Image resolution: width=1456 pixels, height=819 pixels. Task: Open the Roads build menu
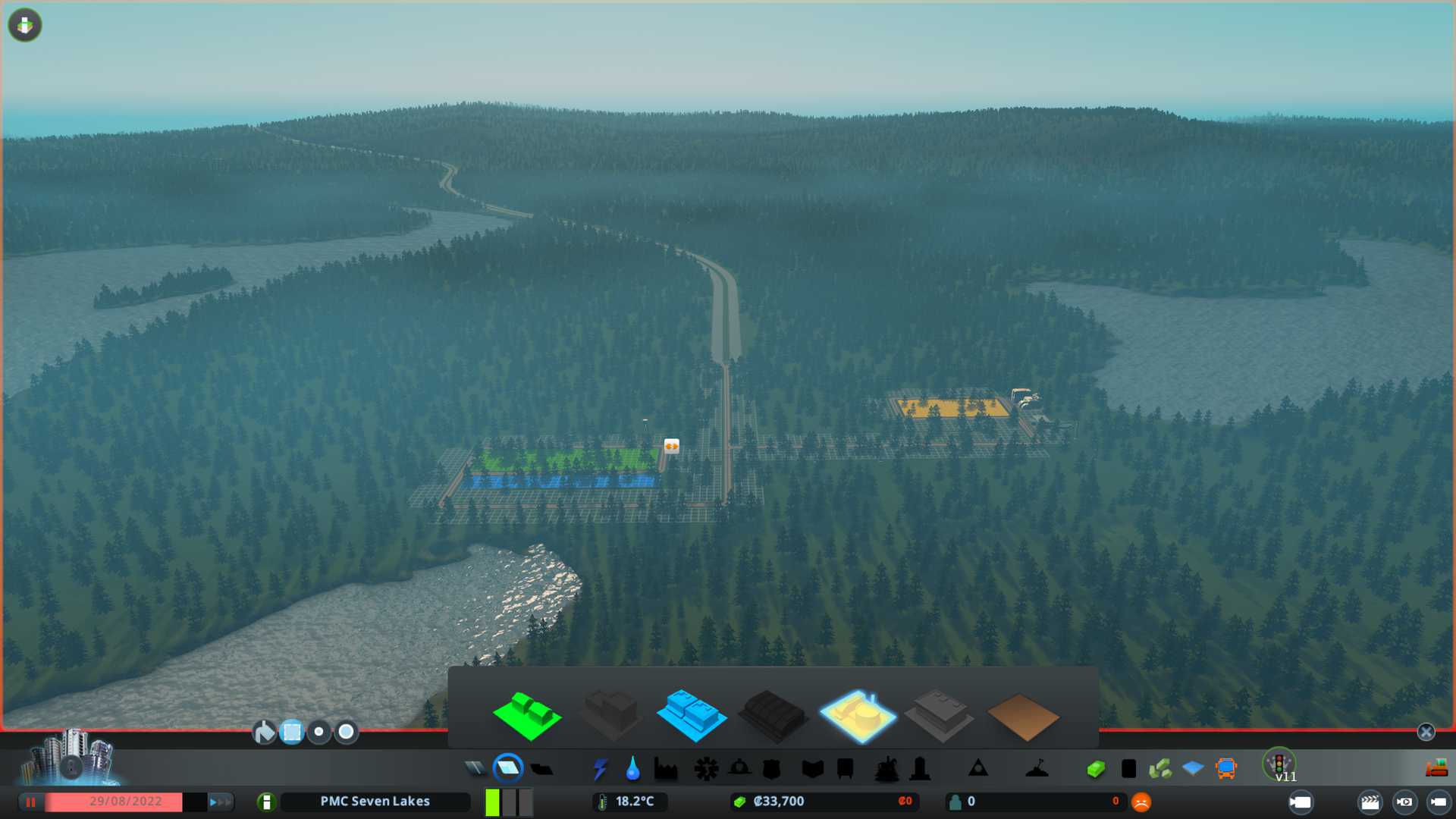[475, 769]
